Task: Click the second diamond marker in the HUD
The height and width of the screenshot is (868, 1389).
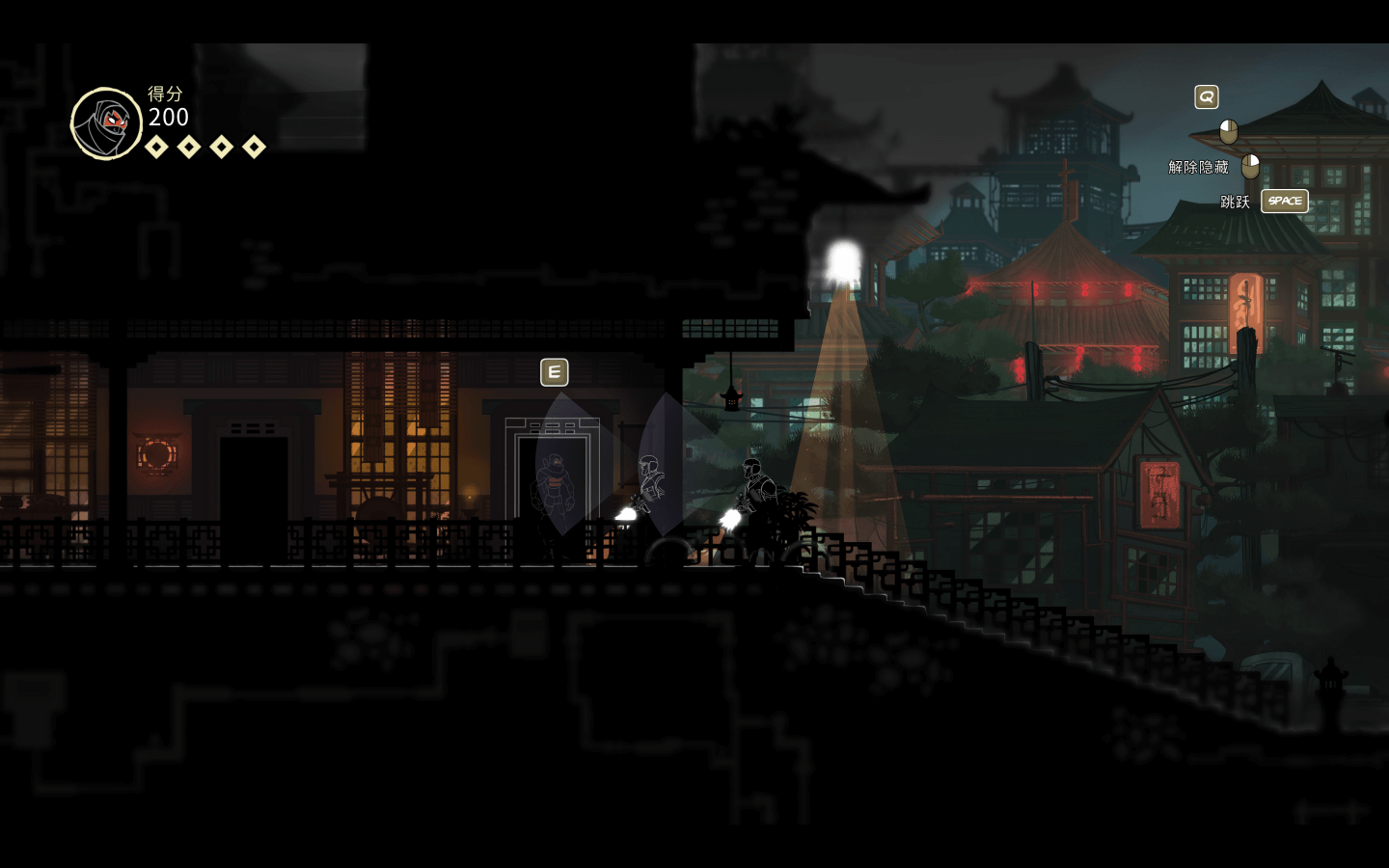Action: click(188, 147)
